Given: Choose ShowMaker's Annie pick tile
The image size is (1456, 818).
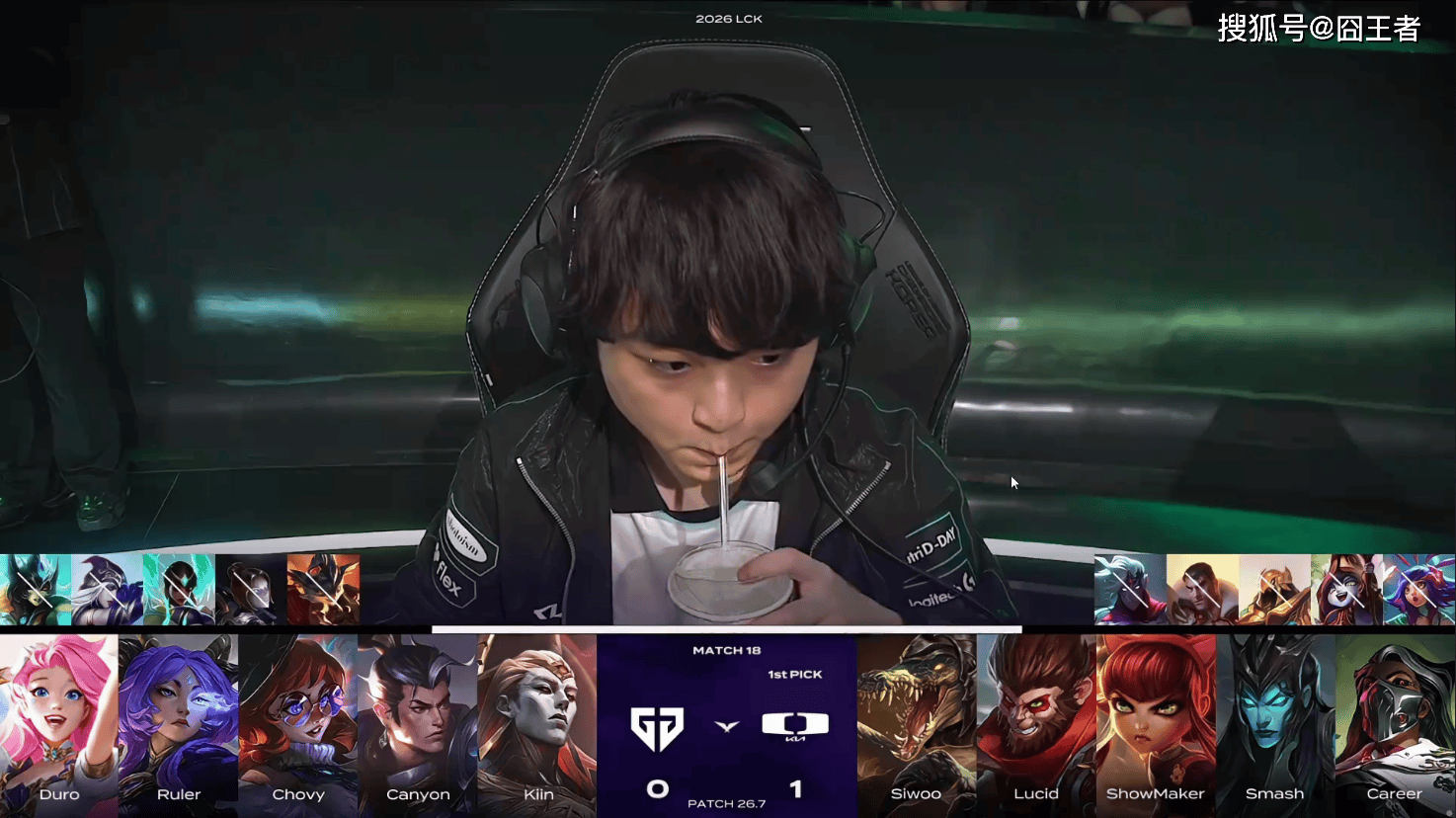Looking at the screenshot, I should coord(1156,723).
